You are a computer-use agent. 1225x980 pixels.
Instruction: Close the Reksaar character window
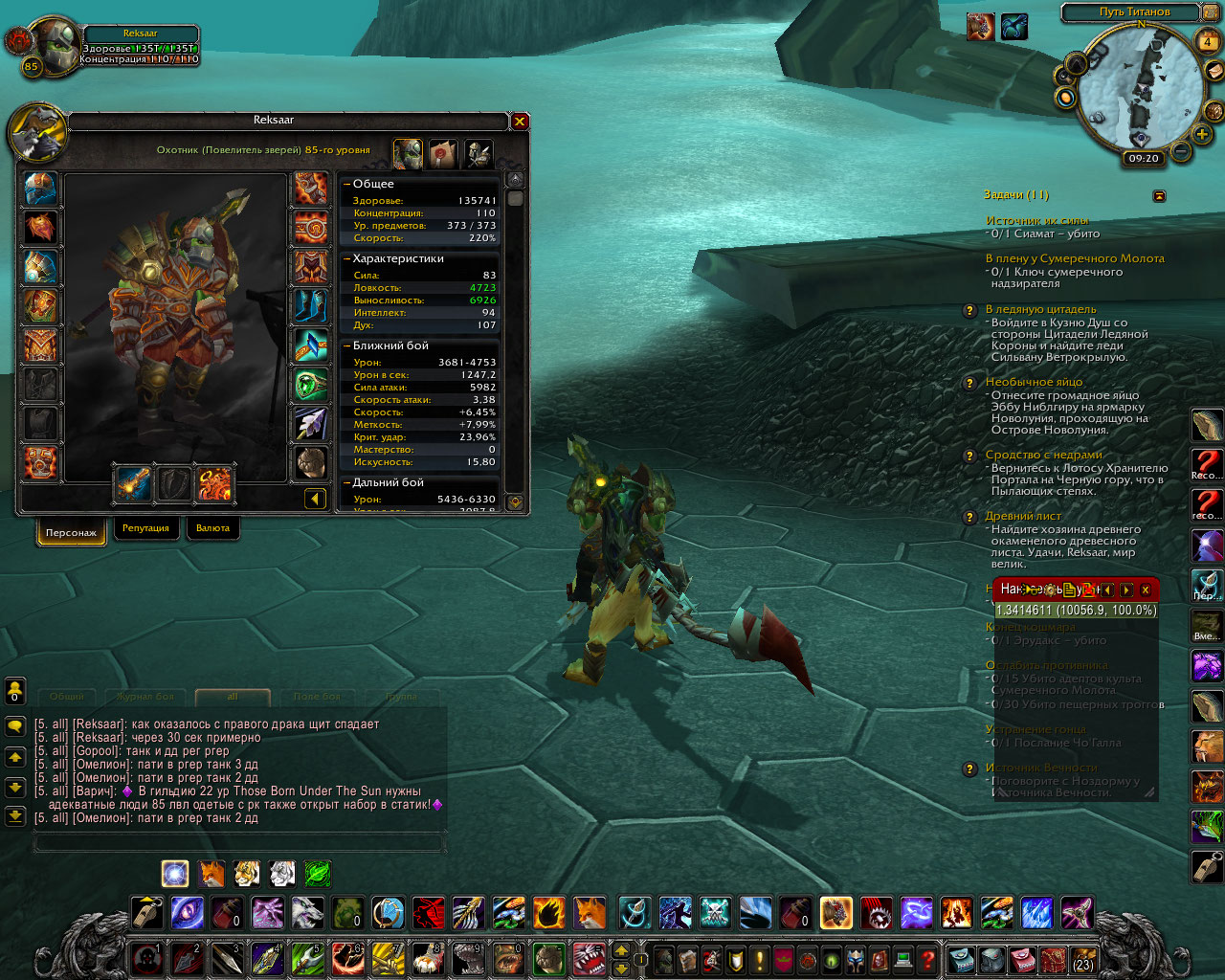coord(520,122)
